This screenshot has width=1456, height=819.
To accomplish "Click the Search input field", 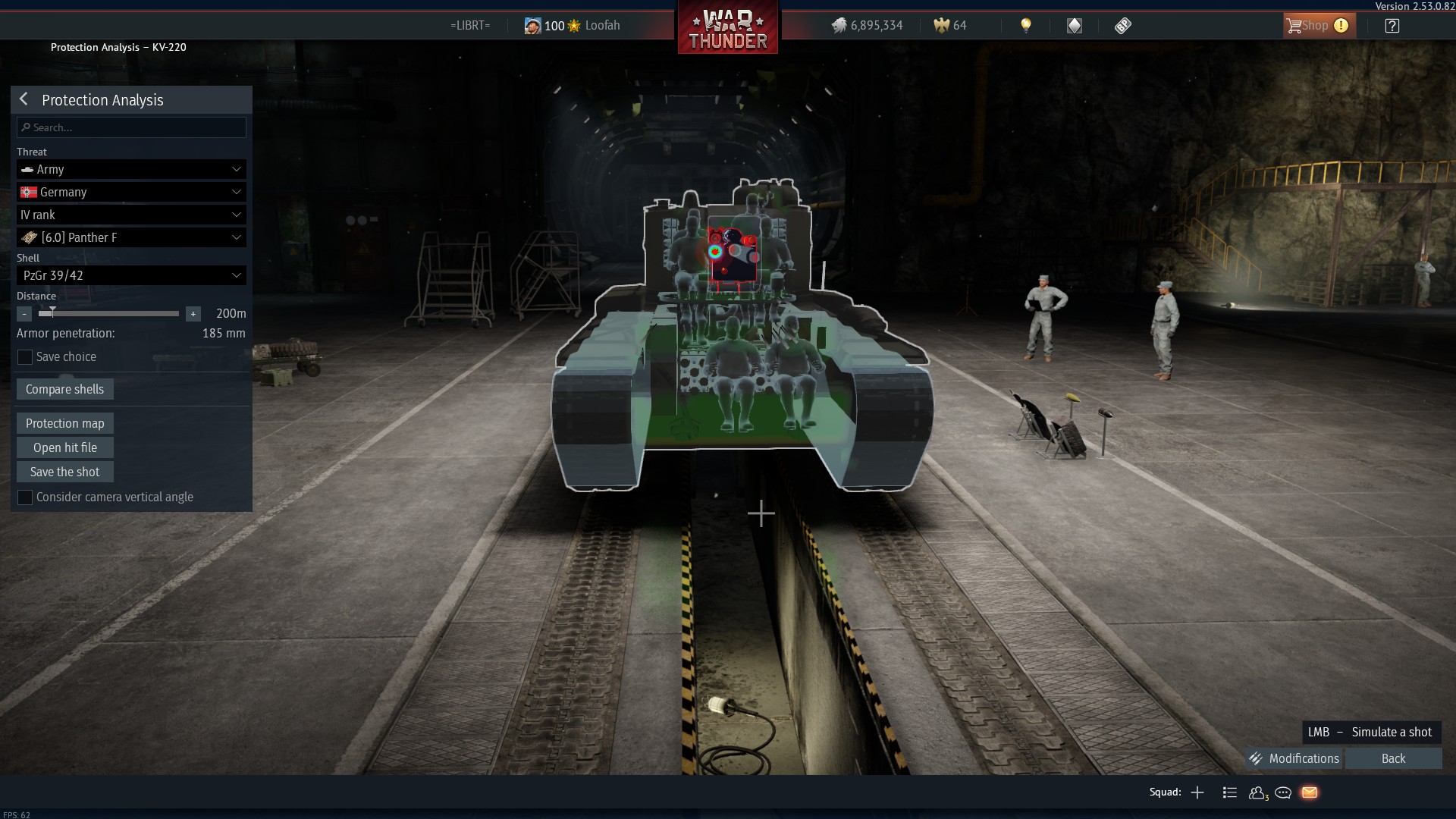I will tap(132, 127).
